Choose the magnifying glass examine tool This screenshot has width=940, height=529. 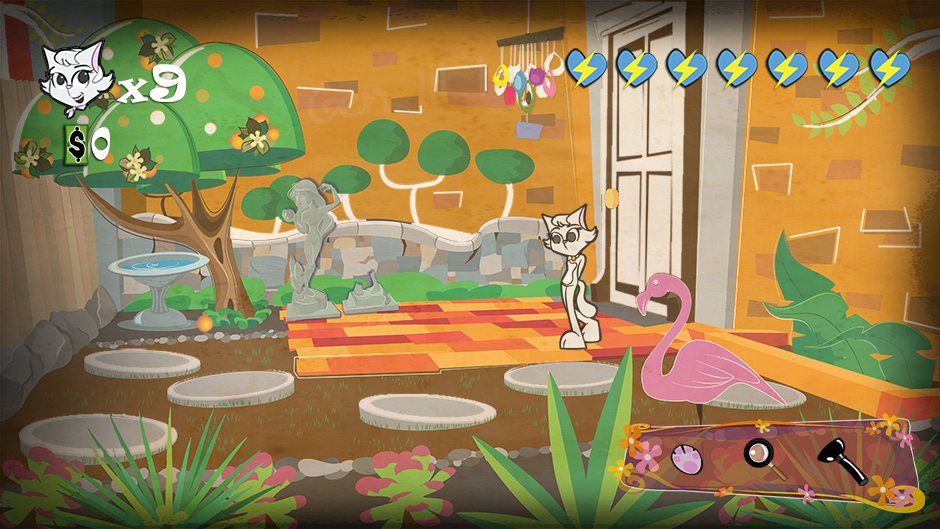tap(760, 455)
